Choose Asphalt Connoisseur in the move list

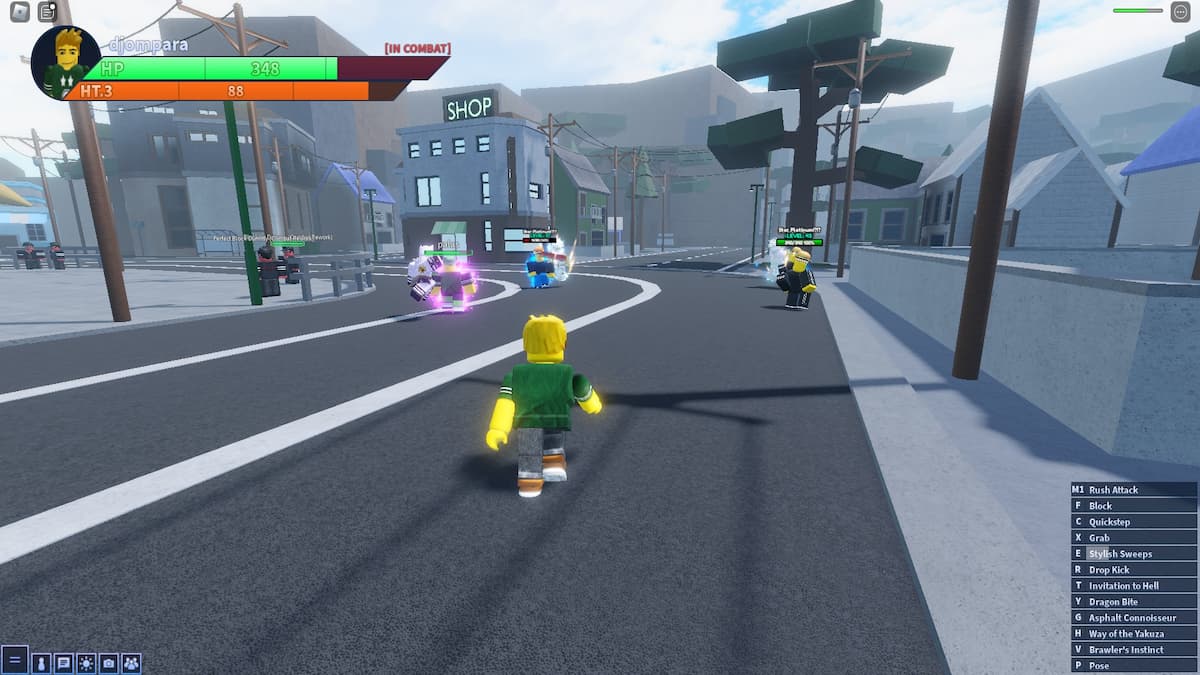coord(1134,618)
